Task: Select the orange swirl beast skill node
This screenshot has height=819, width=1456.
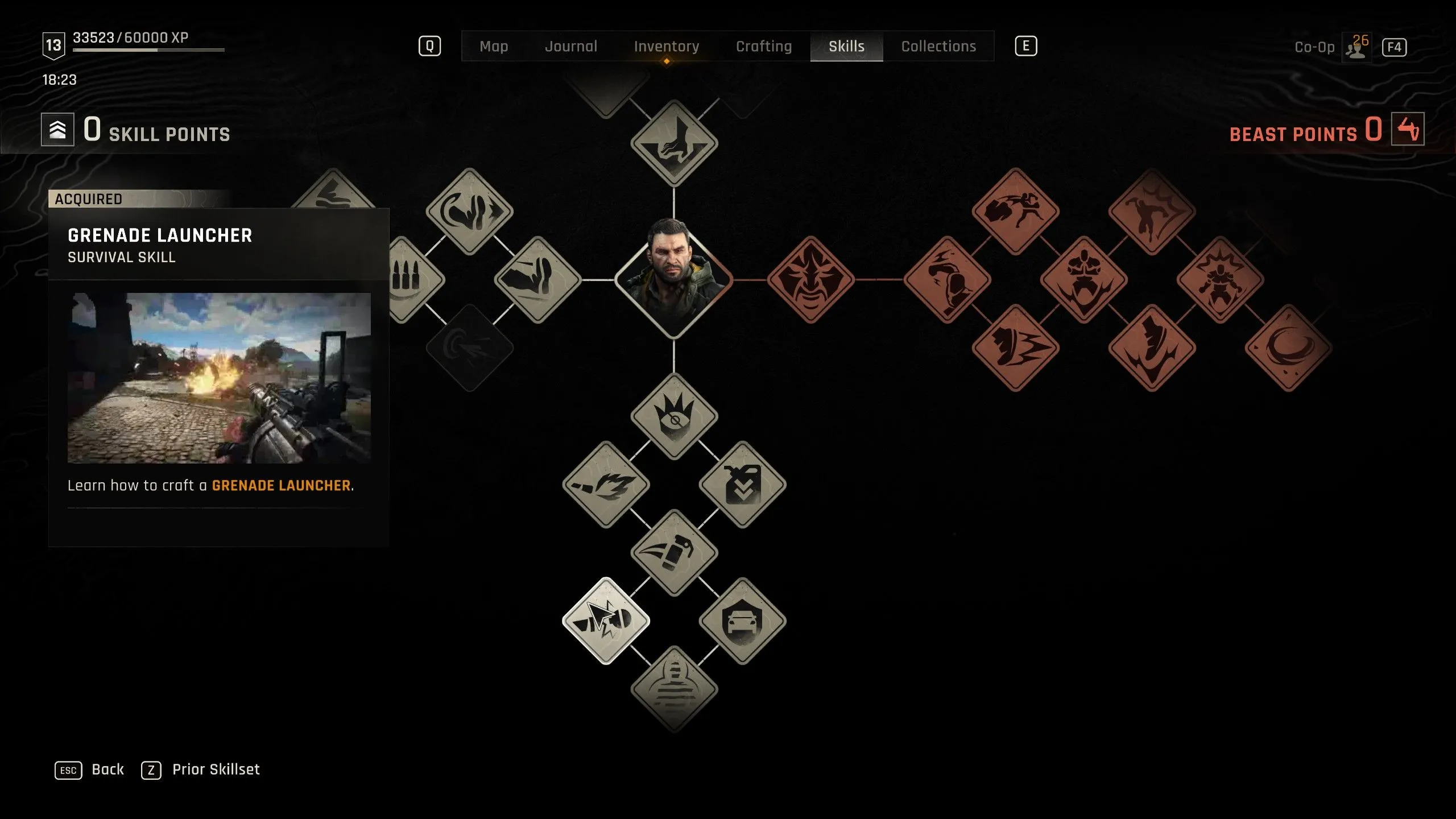Action: point(1288,348)
